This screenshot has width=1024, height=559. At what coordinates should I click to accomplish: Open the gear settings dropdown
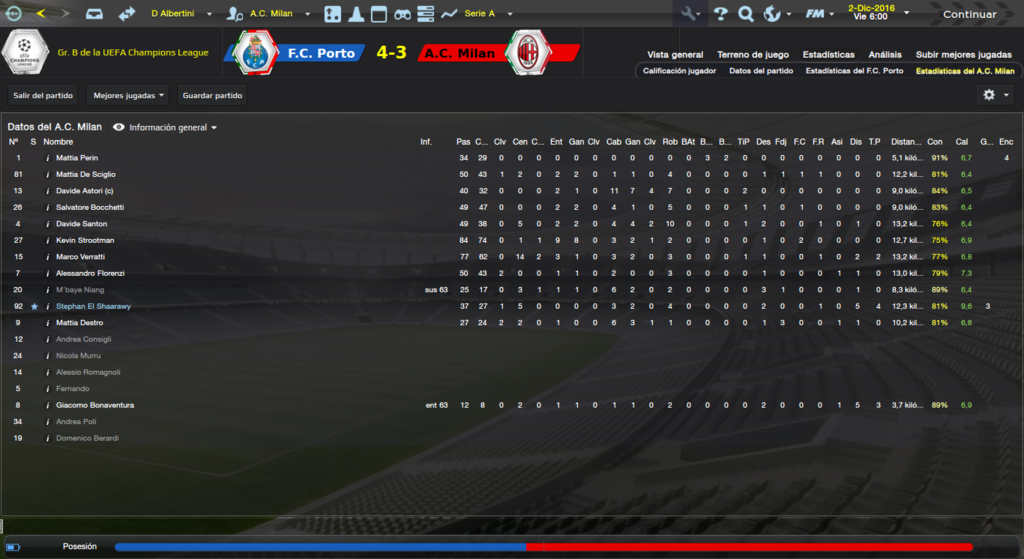(x=995, y=95)
